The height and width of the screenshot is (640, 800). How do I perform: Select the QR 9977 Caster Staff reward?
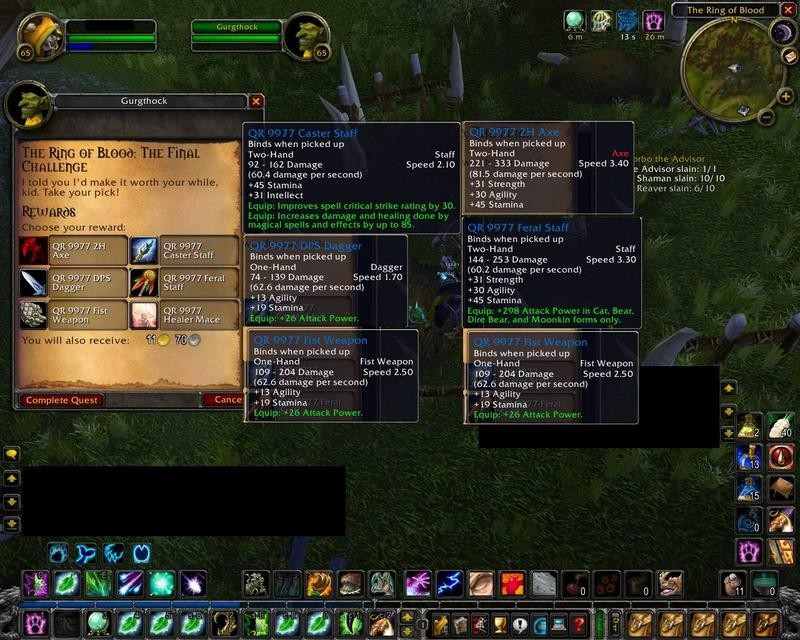click(184, 250)
